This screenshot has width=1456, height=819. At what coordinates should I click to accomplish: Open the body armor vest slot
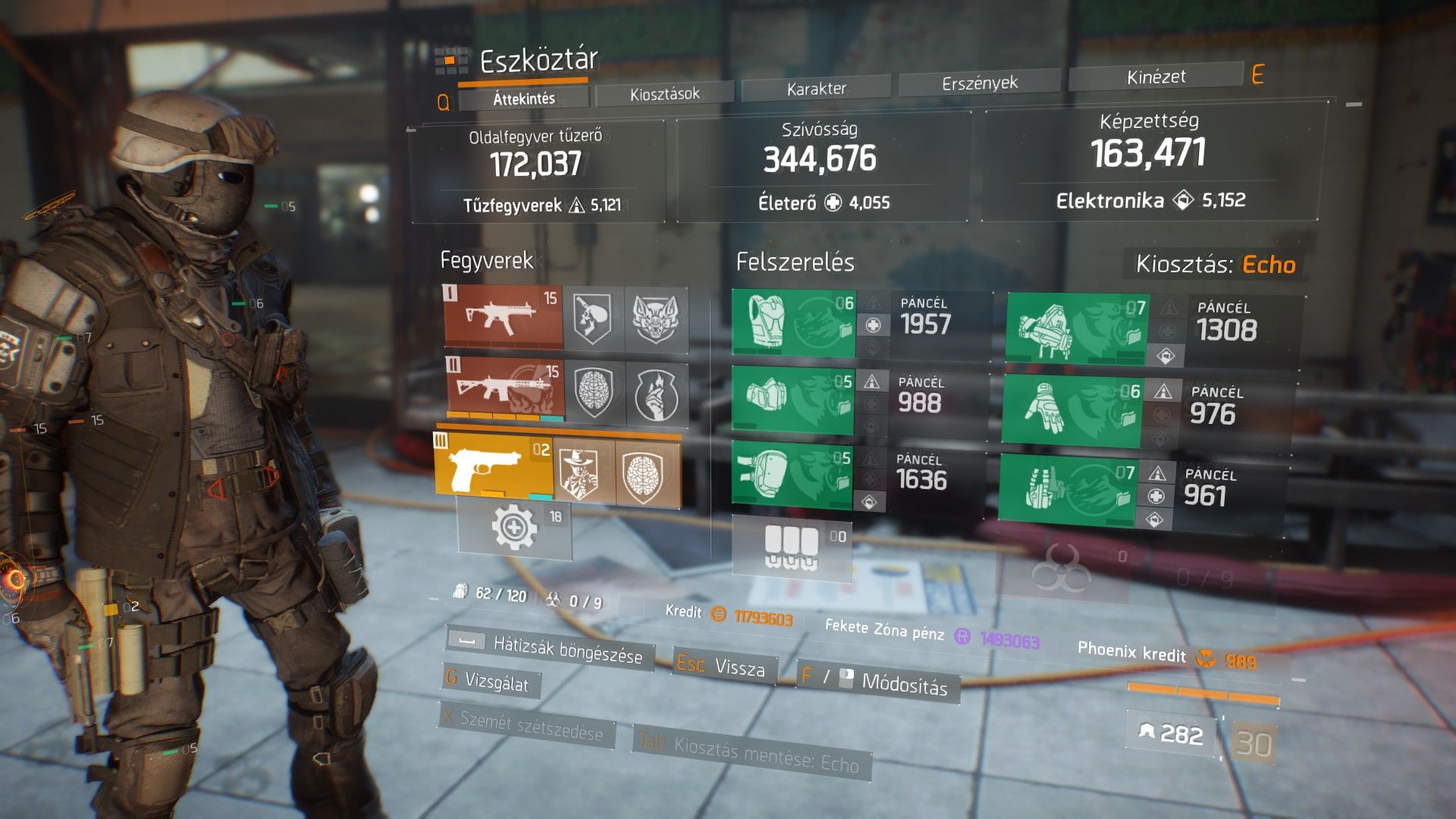(793, 323)
